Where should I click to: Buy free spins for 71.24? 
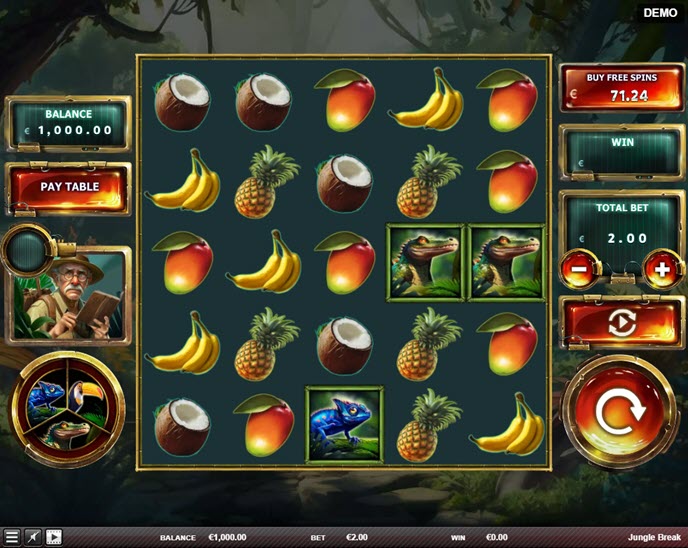coord(621,87)
